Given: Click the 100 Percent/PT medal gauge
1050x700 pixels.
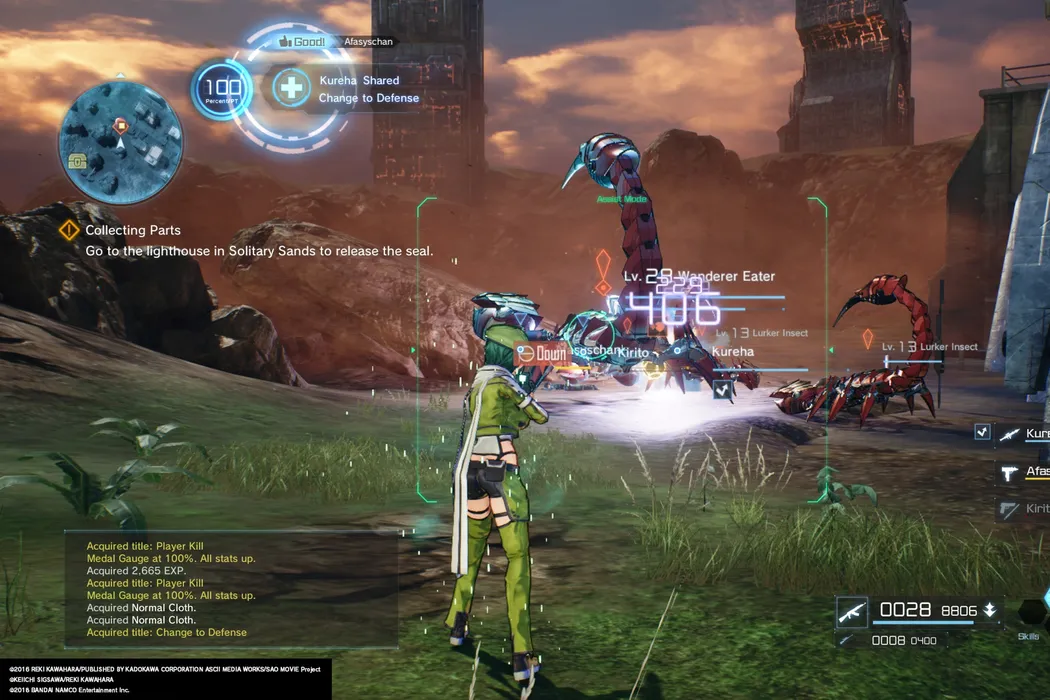Looking at the screenshot, I should 221,92.
